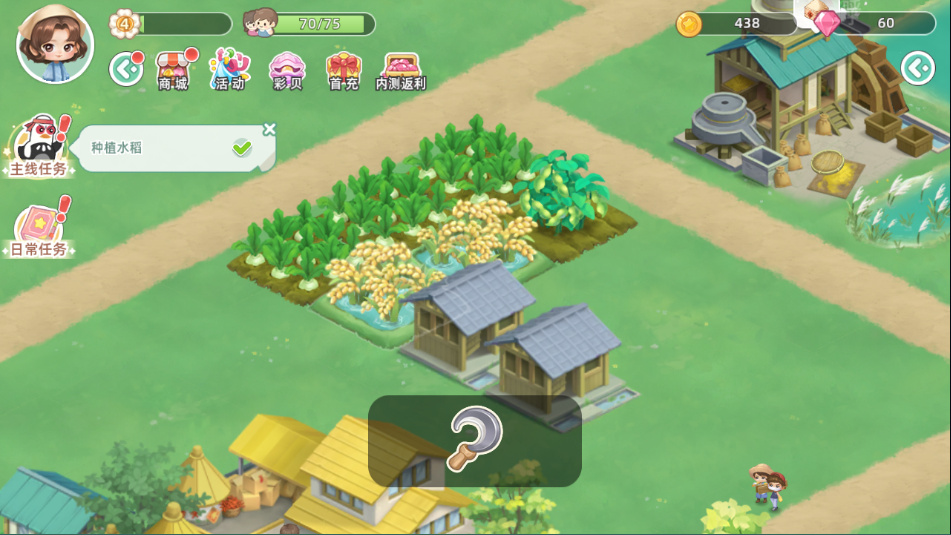Screen dimensions: 951x535
Task: Tap the gold coin icon
Action: point(689,24)
